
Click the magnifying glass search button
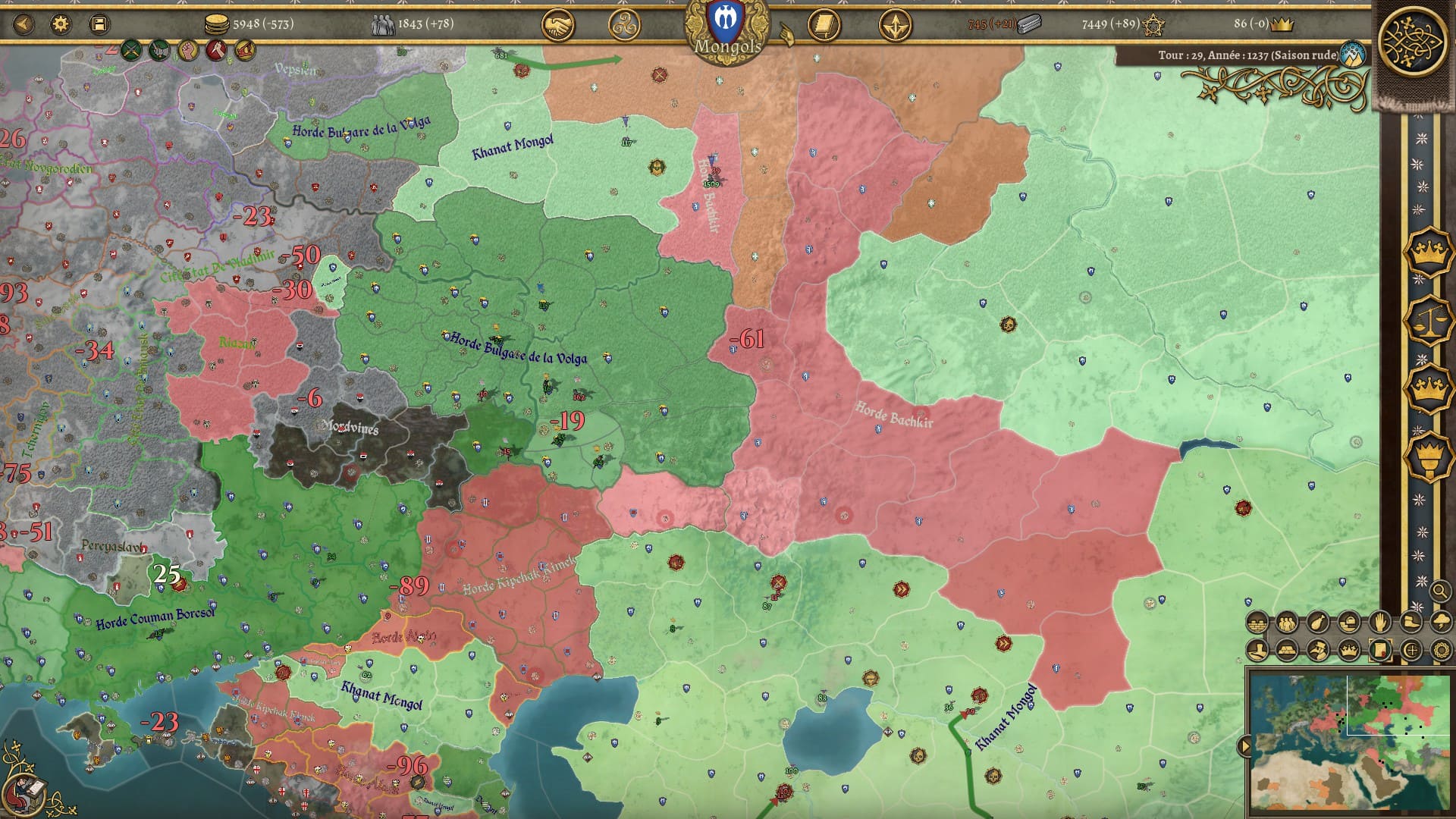click(x=1439, y=590)
